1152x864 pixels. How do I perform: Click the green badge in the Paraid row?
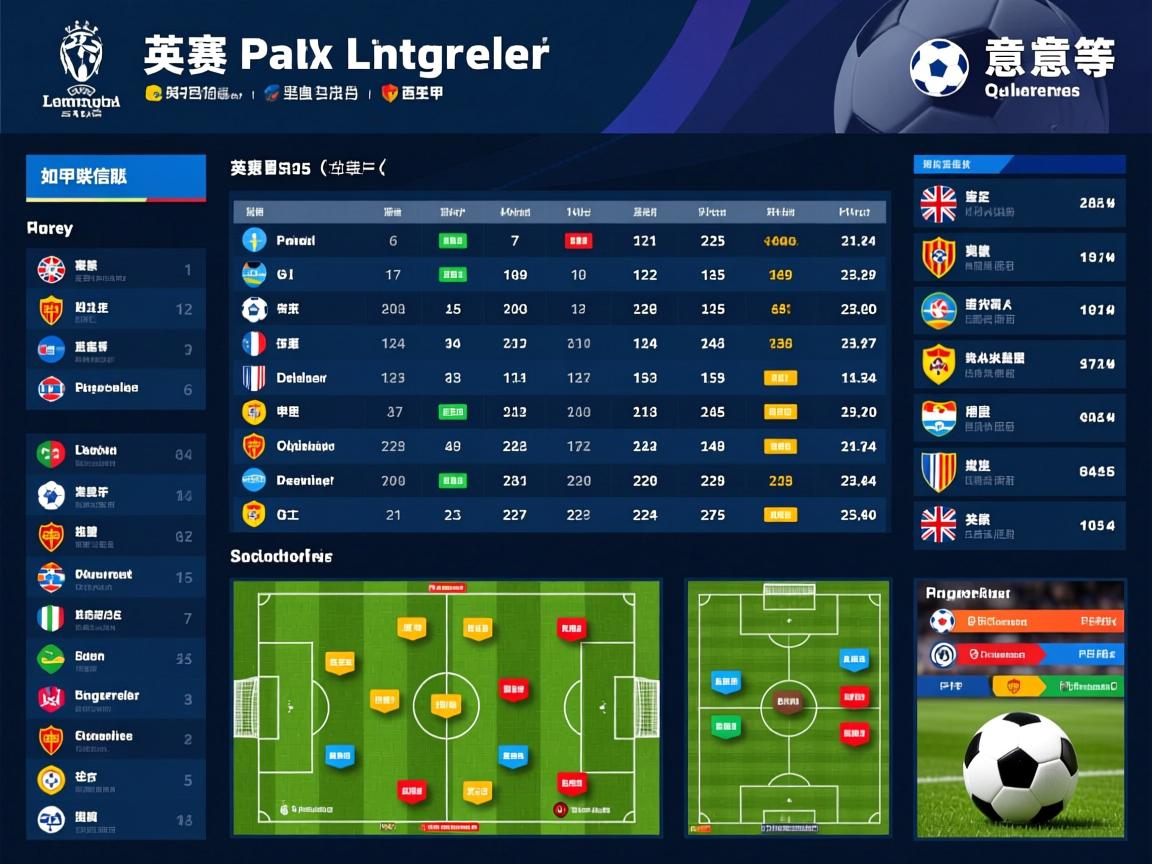coord(452,241)
